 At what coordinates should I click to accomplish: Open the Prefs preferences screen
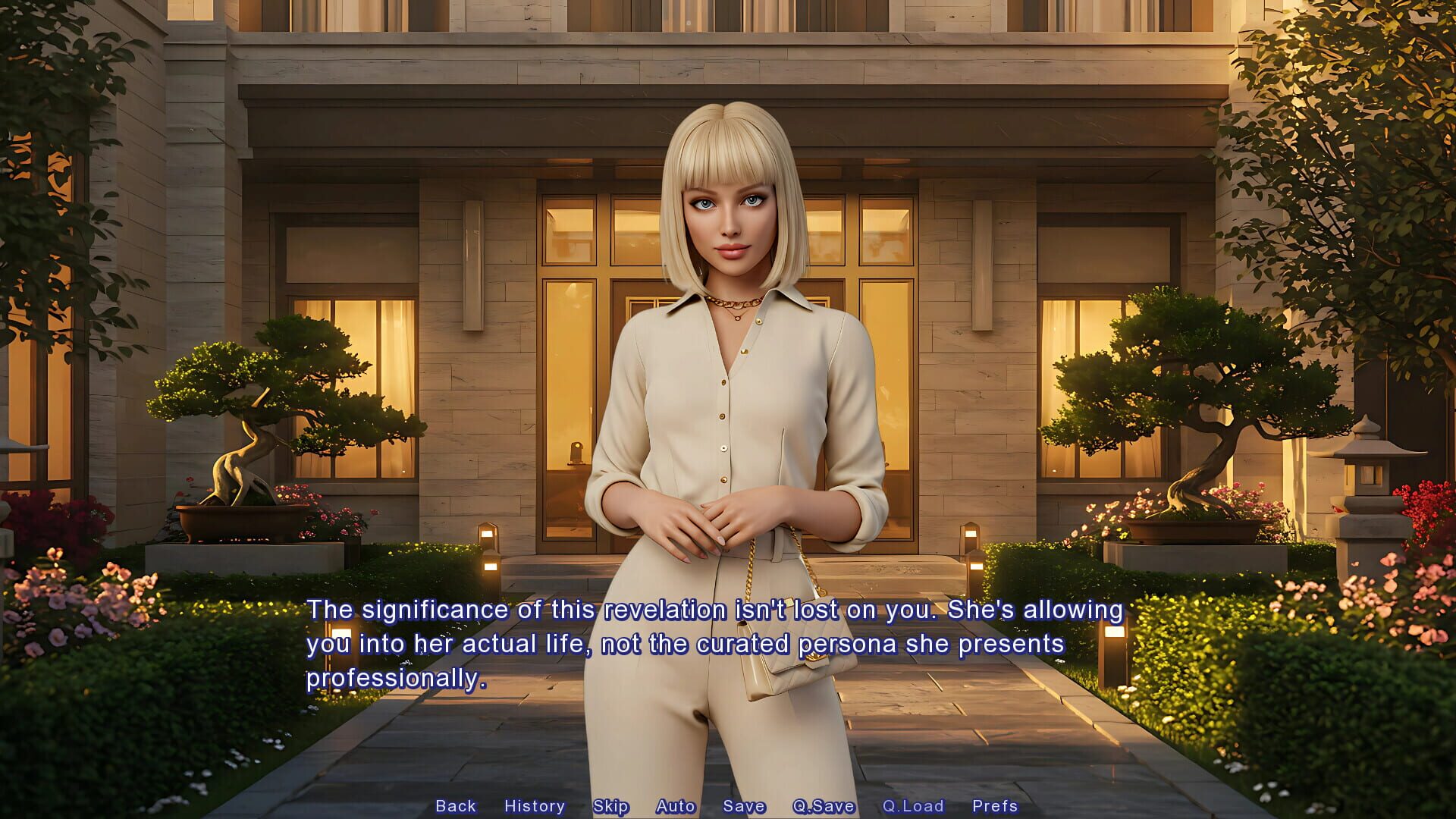pos(995,806)
